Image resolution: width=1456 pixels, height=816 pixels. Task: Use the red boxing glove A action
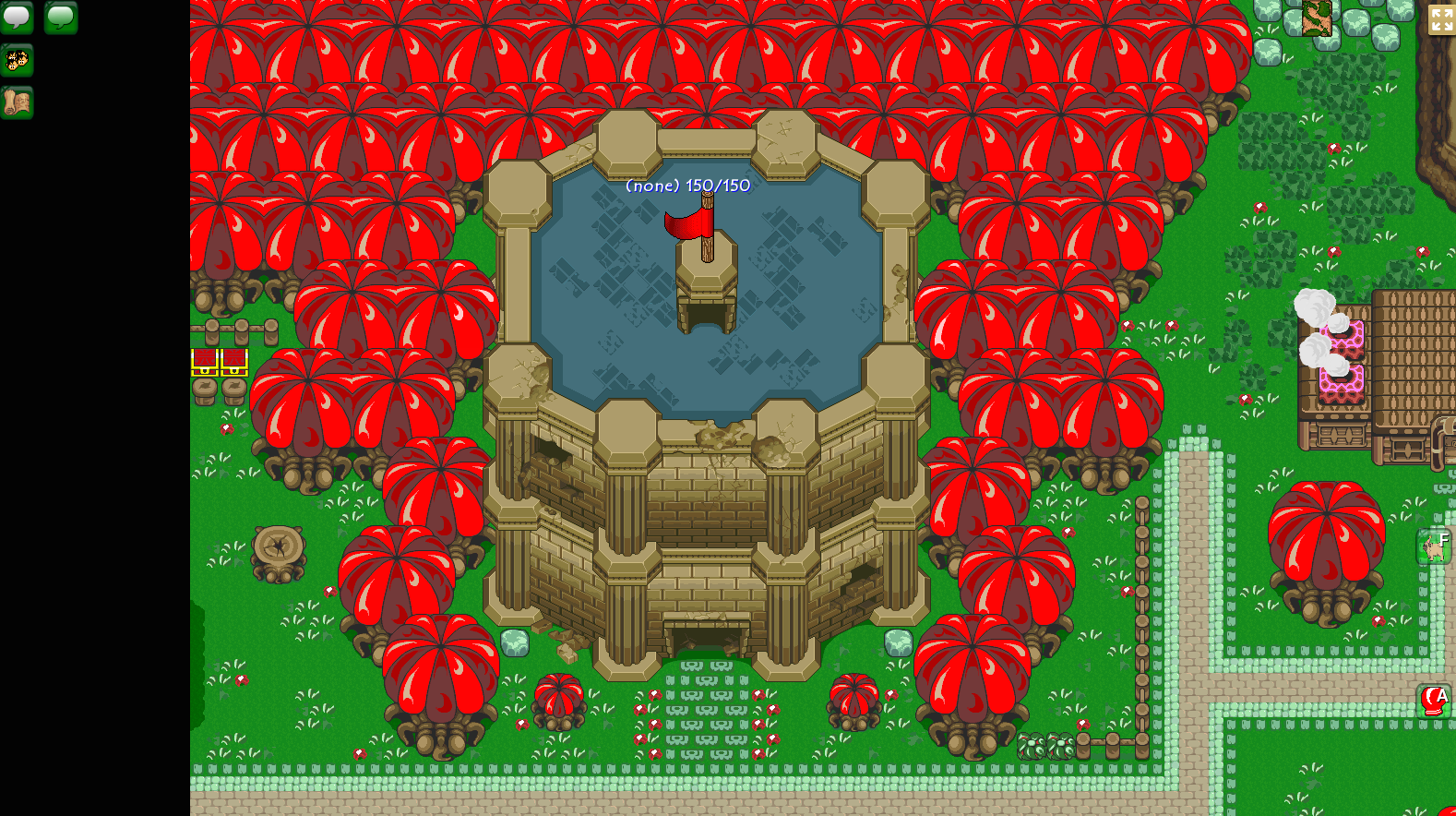pyautogui.click(x=1435, y=702)
